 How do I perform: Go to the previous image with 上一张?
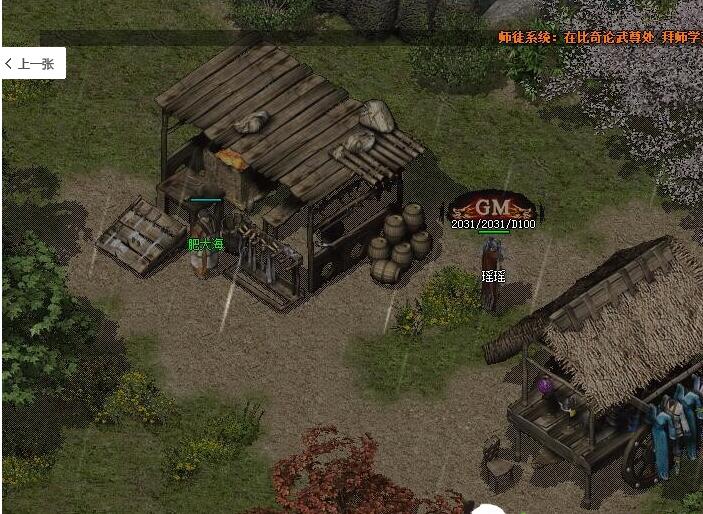(32, 63)
